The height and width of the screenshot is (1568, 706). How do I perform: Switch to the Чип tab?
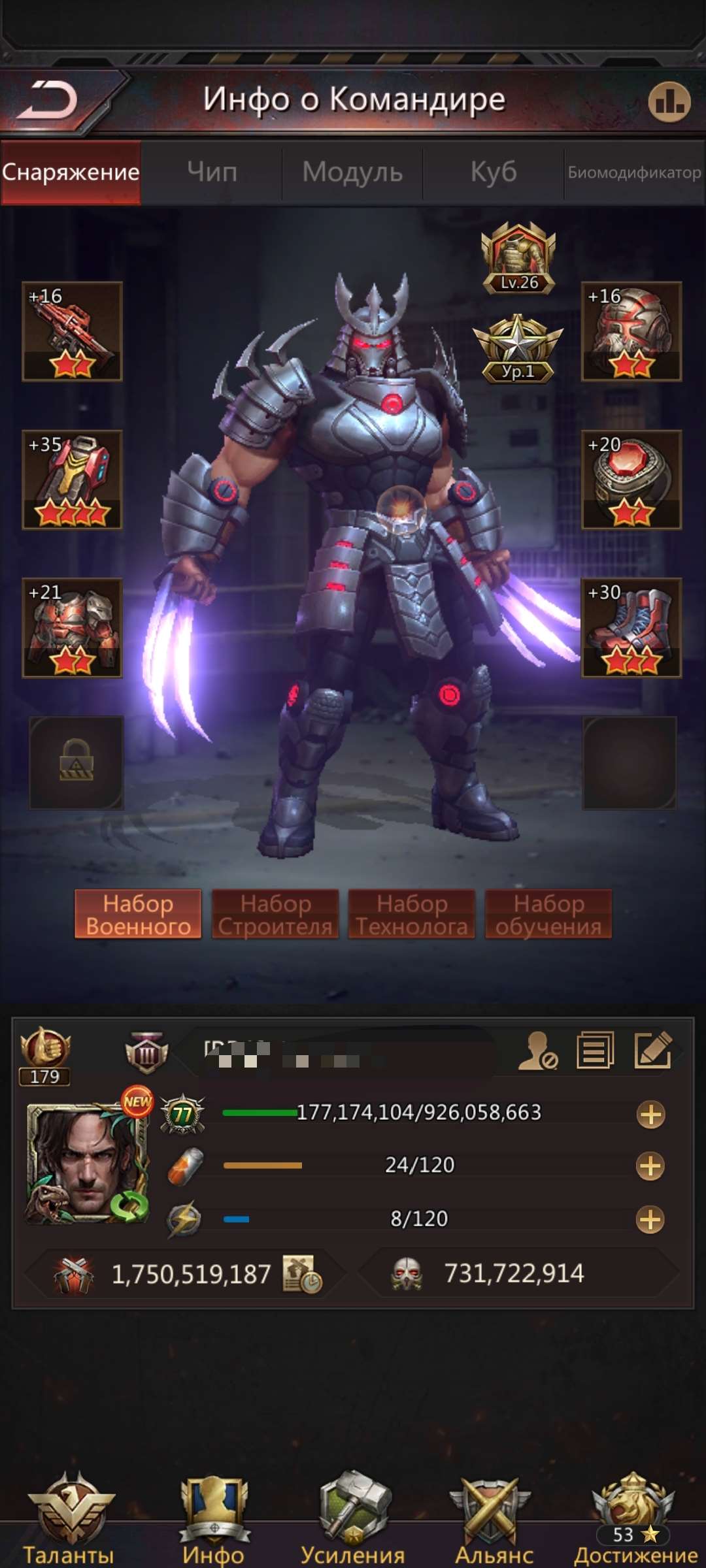(212, 172)
